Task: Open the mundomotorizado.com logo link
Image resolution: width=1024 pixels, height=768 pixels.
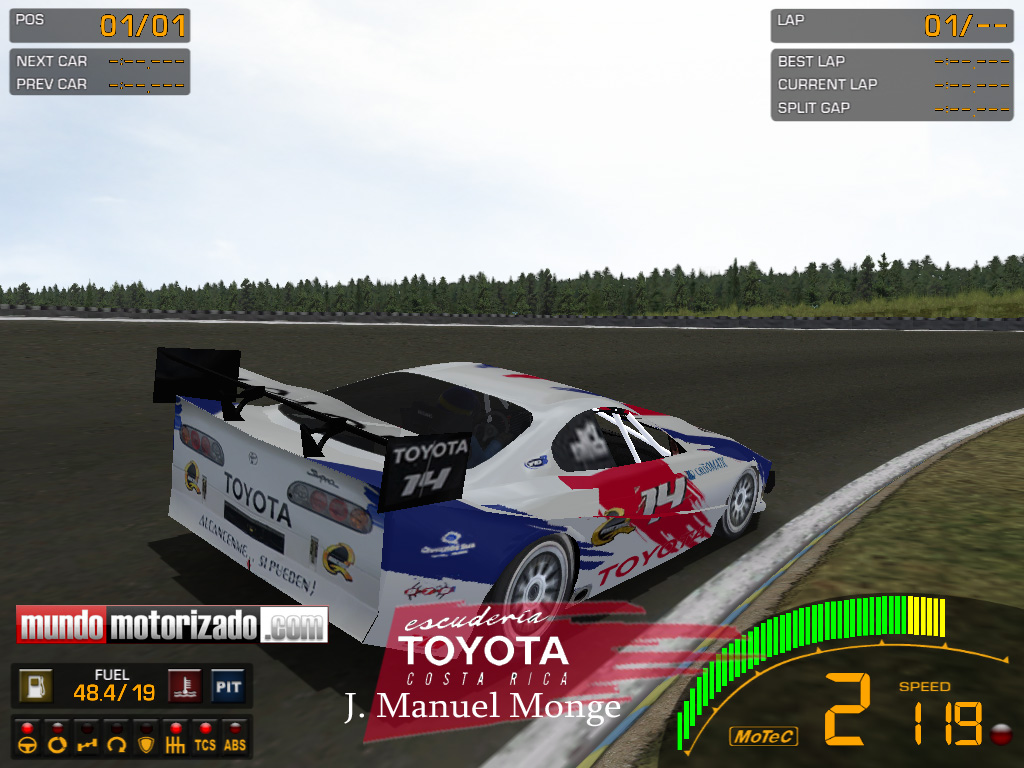Action: point(172,626)
